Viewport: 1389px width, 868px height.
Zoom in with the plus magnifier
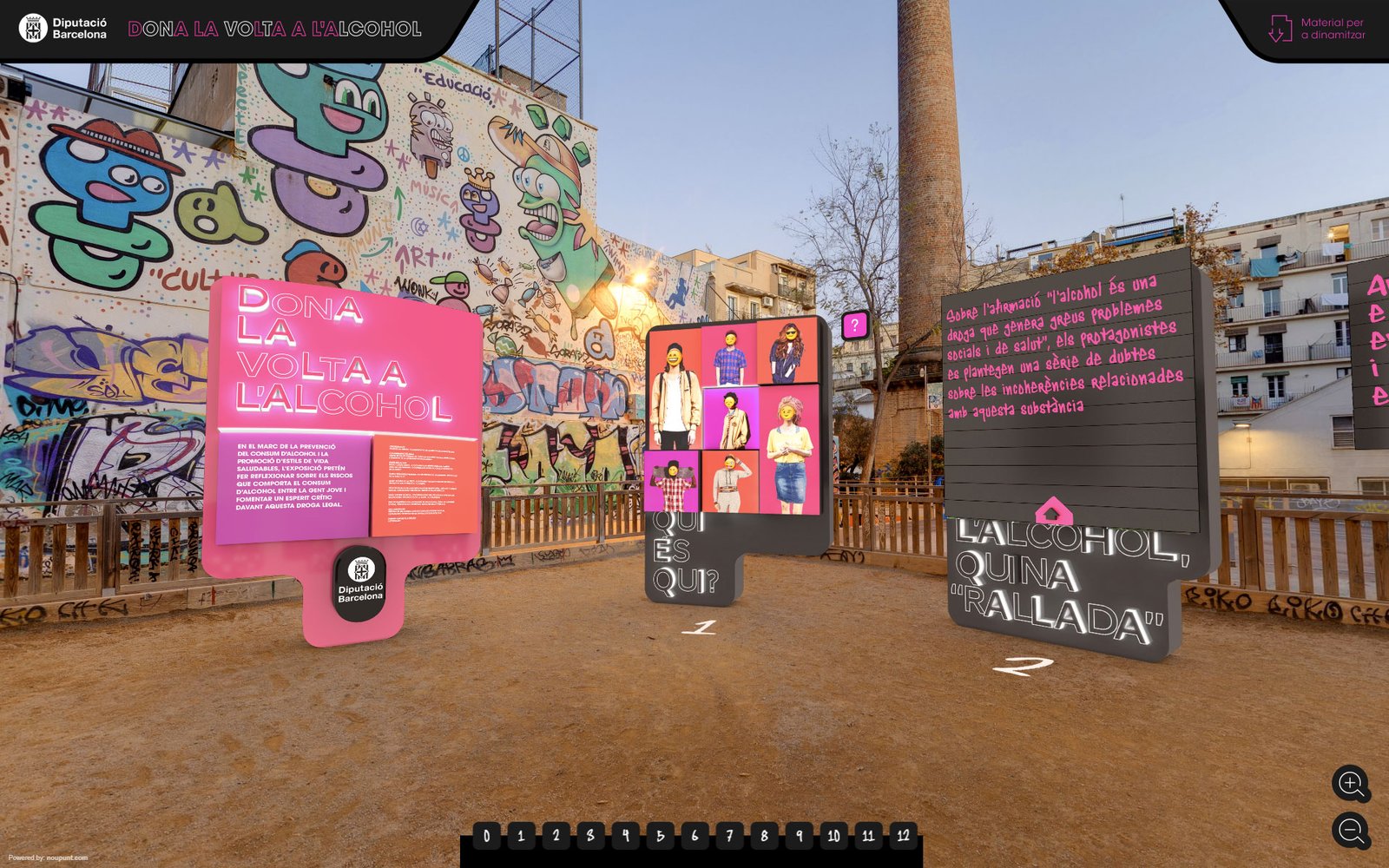pos(1351,784)
